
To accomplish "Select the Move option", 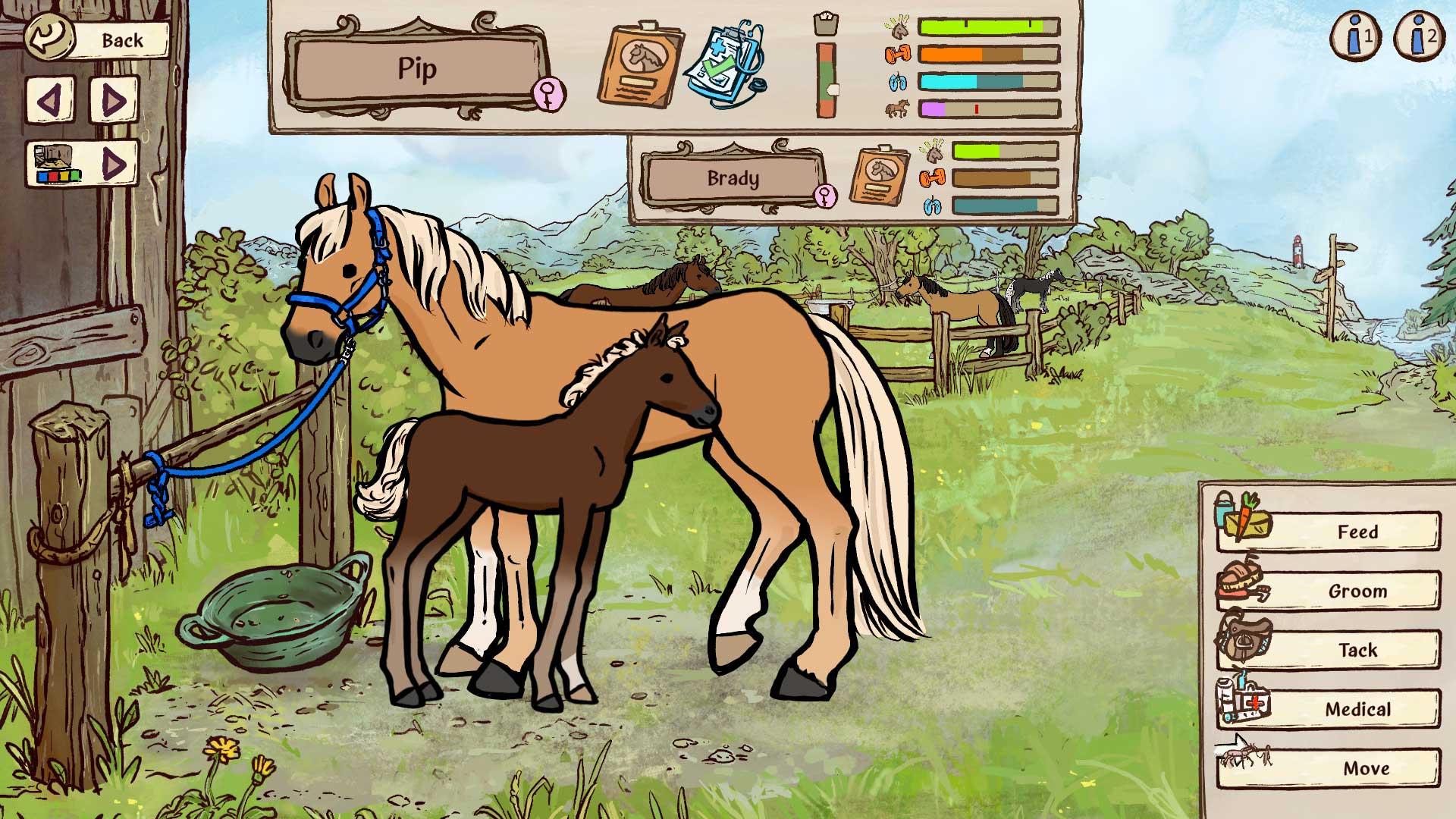I will [1357, 768].
